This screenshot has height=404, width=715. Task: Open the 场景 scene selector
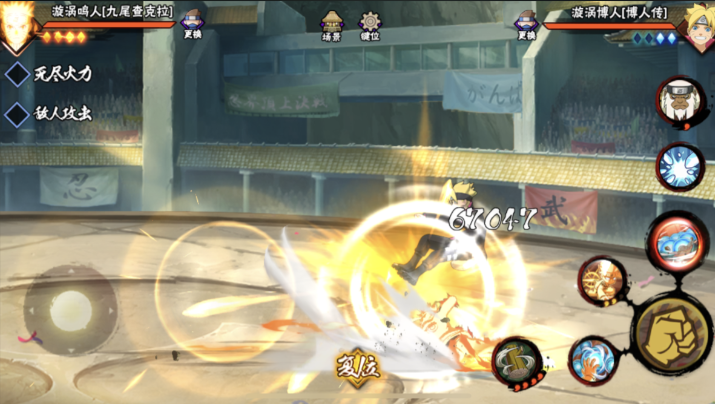332,25
